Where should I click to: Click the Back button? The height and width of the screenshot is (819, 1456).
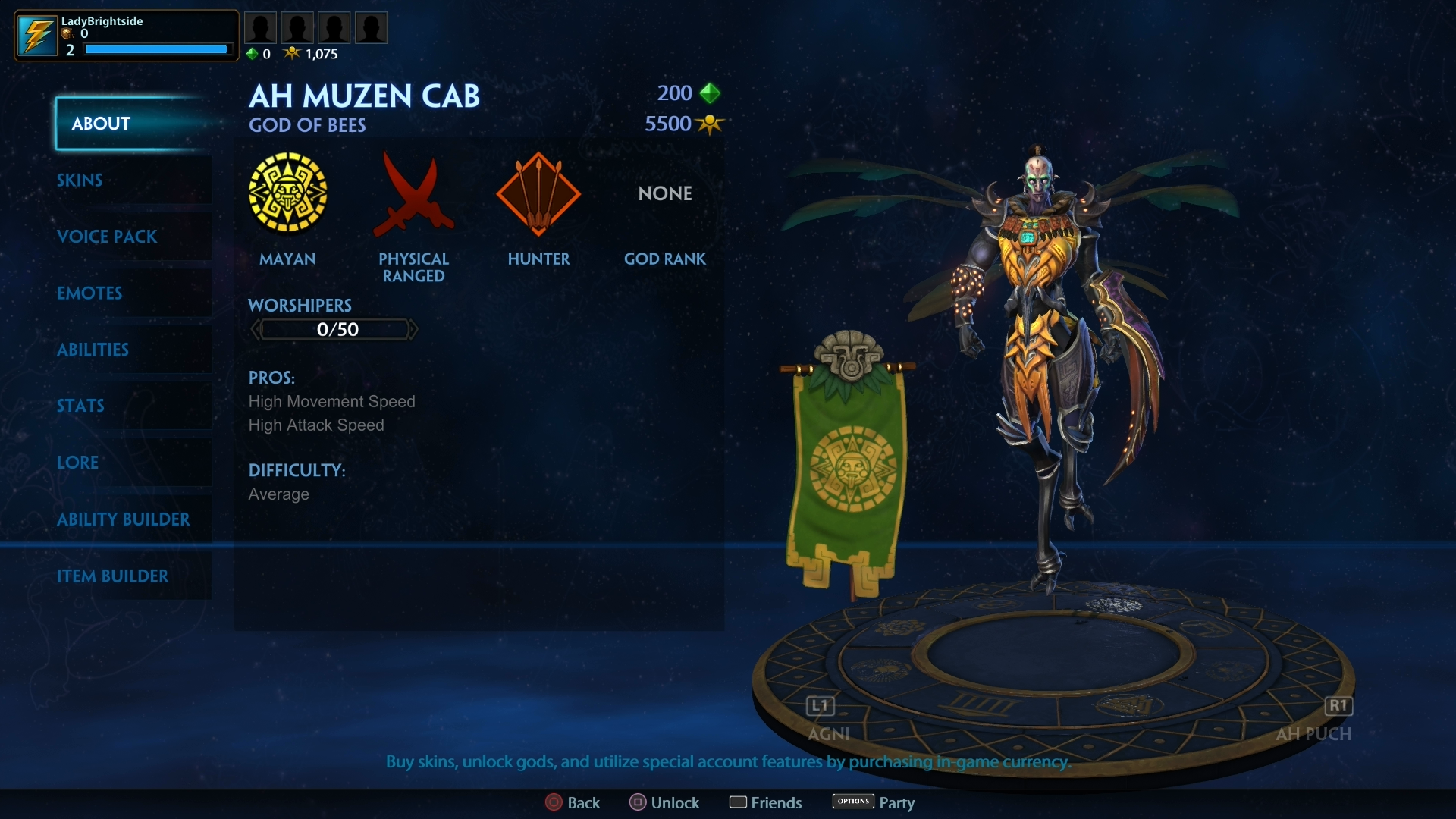(573, 802)
